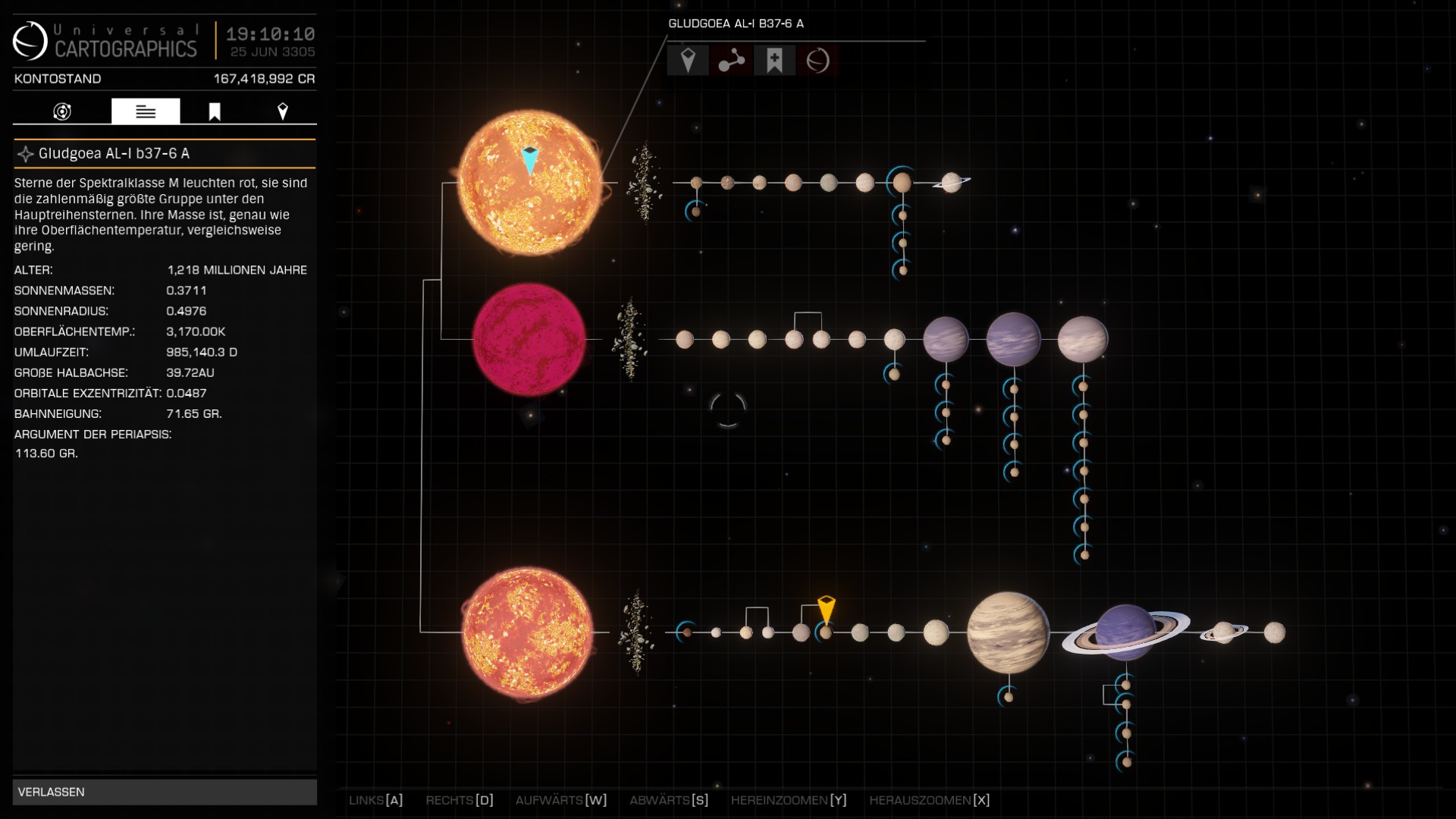
Task: Select the top star's asteroid belt
Action: (644, 184)
